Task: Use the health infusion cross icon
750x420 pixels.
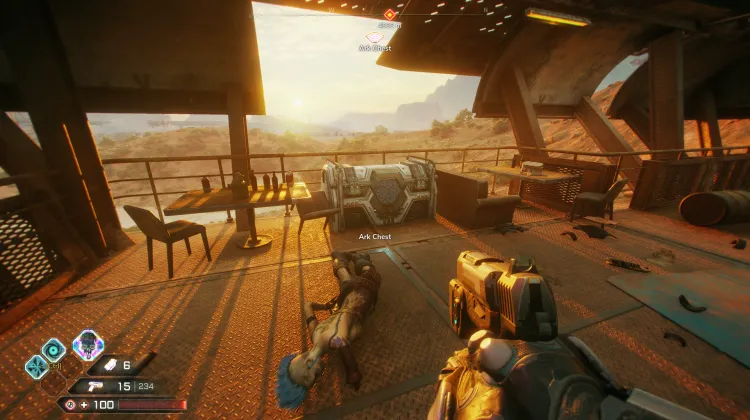Action: pos(82,404)
